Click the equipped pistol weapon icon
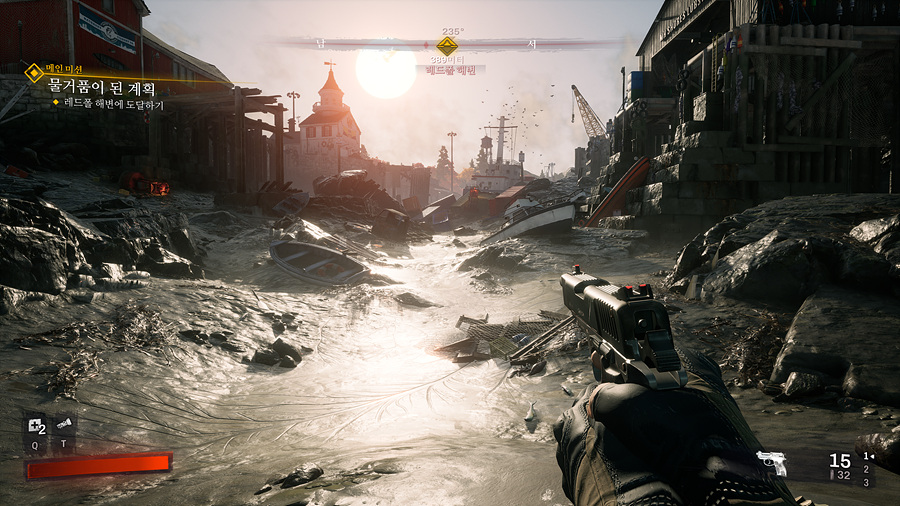The width and height of the screenshot is (900, 506). tap(771, 462)
